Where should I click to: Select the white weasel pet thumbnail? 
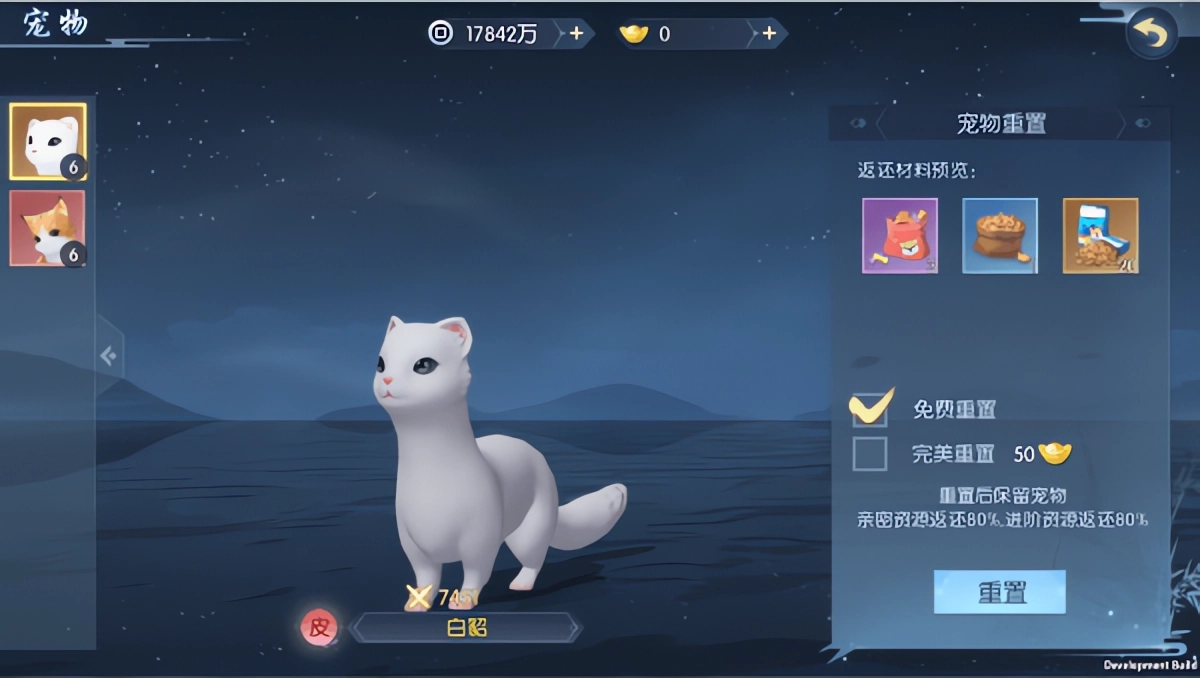pos(48,141)
